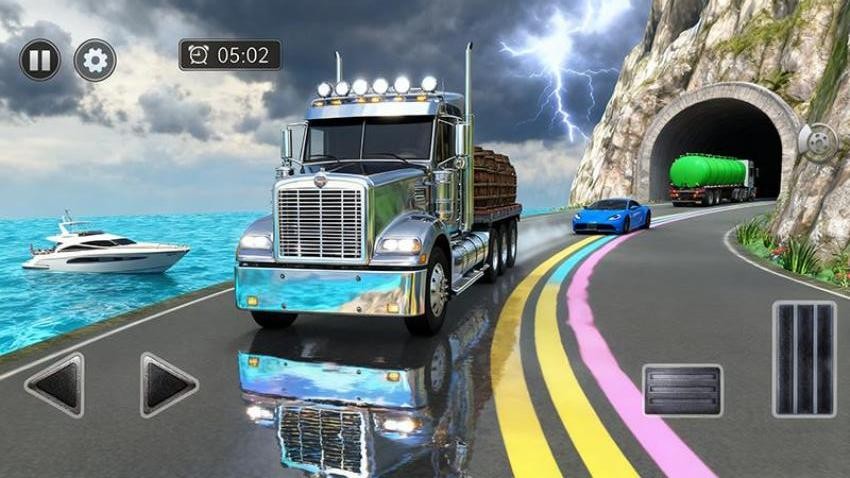Steer left with the left arrow
Screen dimensions: 850x478
click(x=54, y=384)
